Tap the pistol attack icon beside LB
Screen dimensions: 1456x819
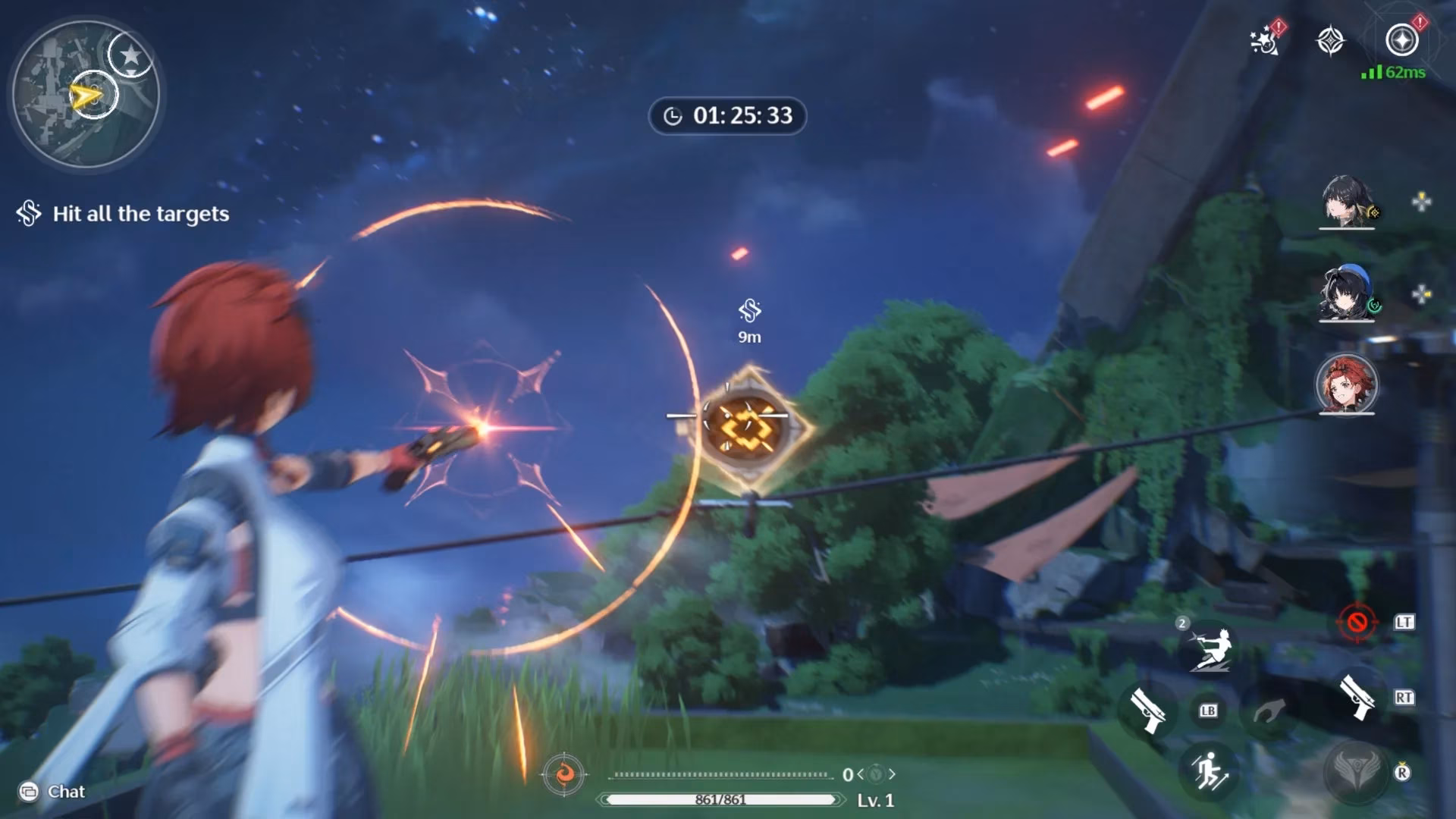[1147, 711]
